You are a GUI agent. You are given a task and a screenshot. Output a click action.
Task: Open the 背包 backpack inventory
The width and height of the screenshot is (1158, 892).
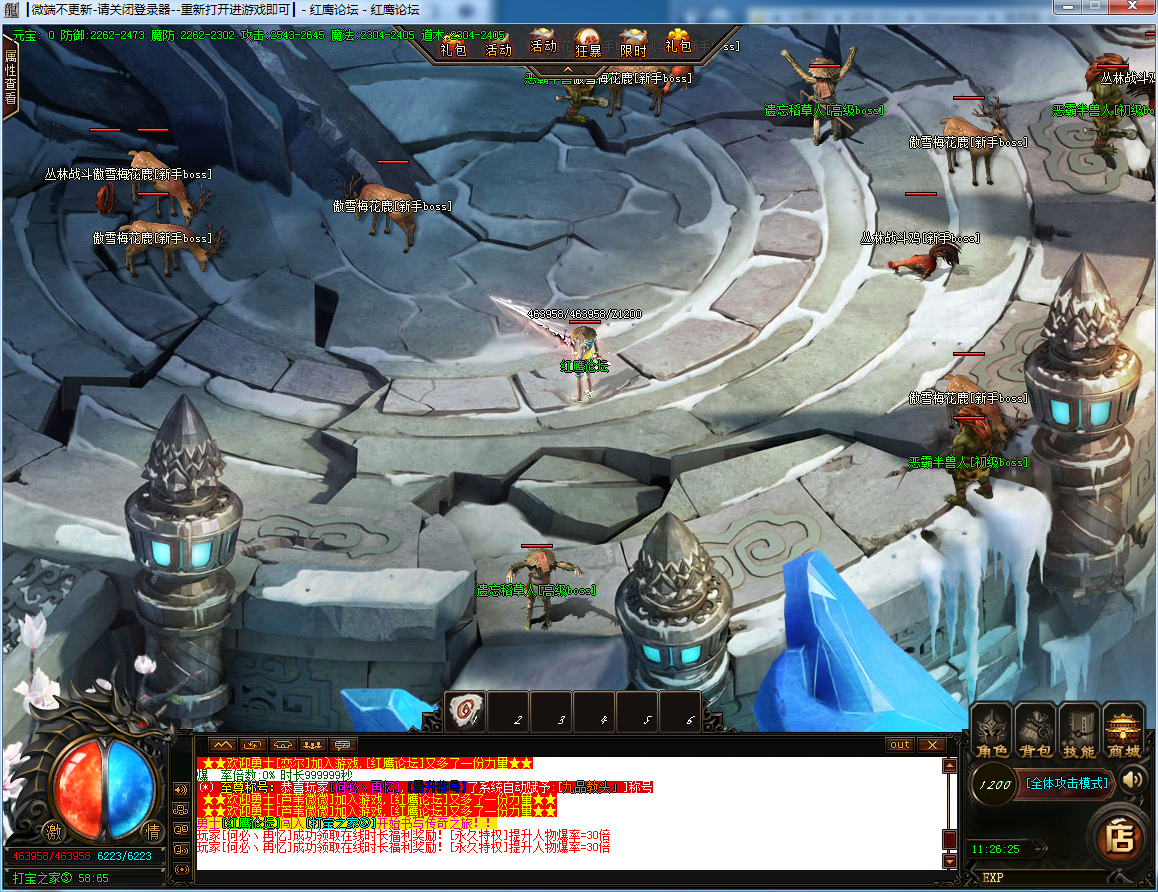[1035, 730]
